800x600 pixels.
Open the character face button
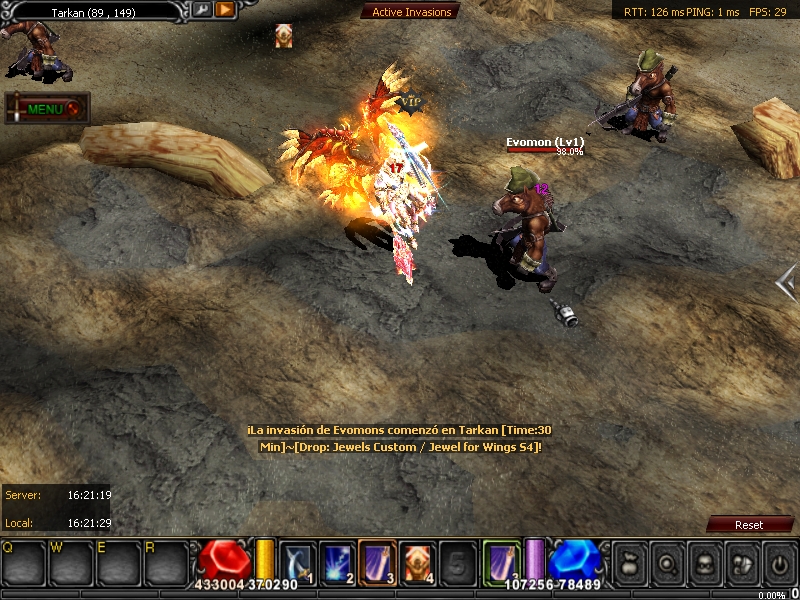coord(703,562)
